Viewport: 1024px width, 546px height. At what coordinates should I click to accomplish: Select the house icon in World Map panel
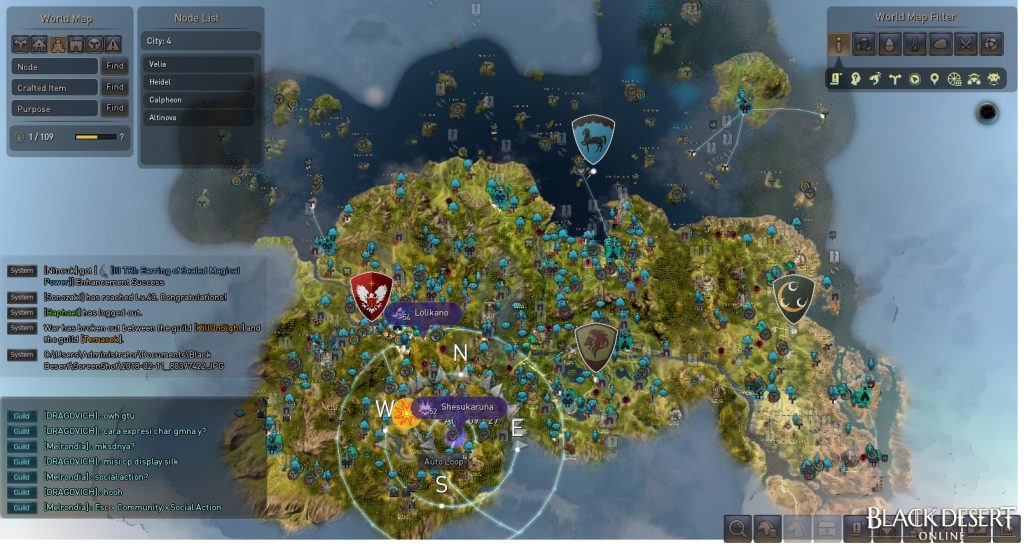pyautogui.click(x=40, y=44)
